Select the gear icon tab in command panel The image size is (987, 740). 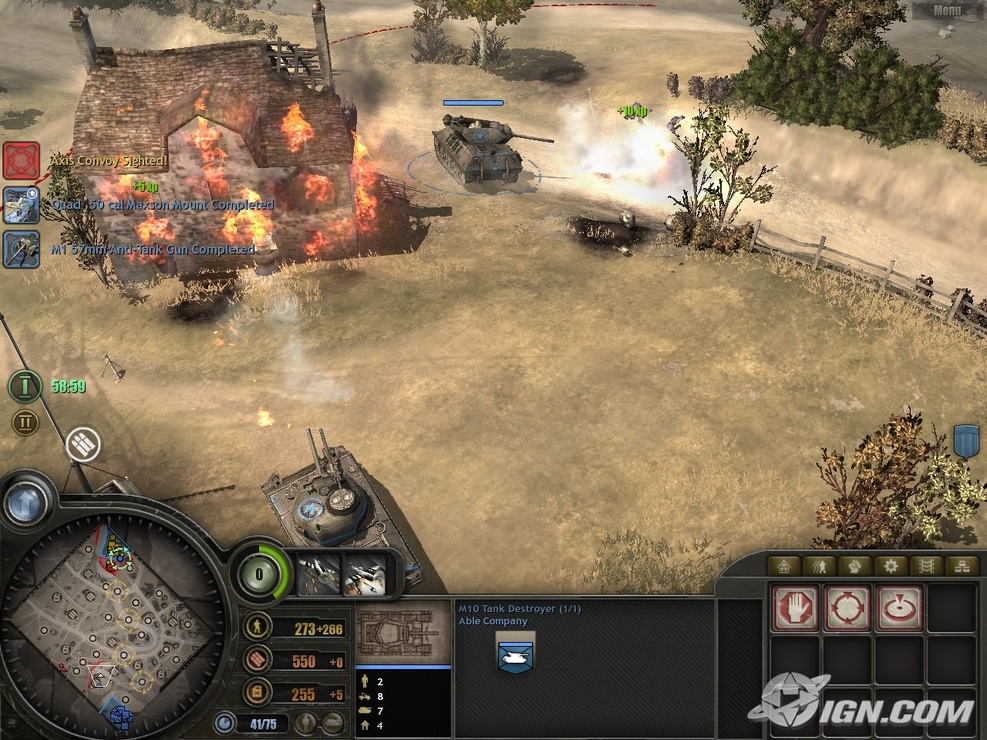point(890,566)
